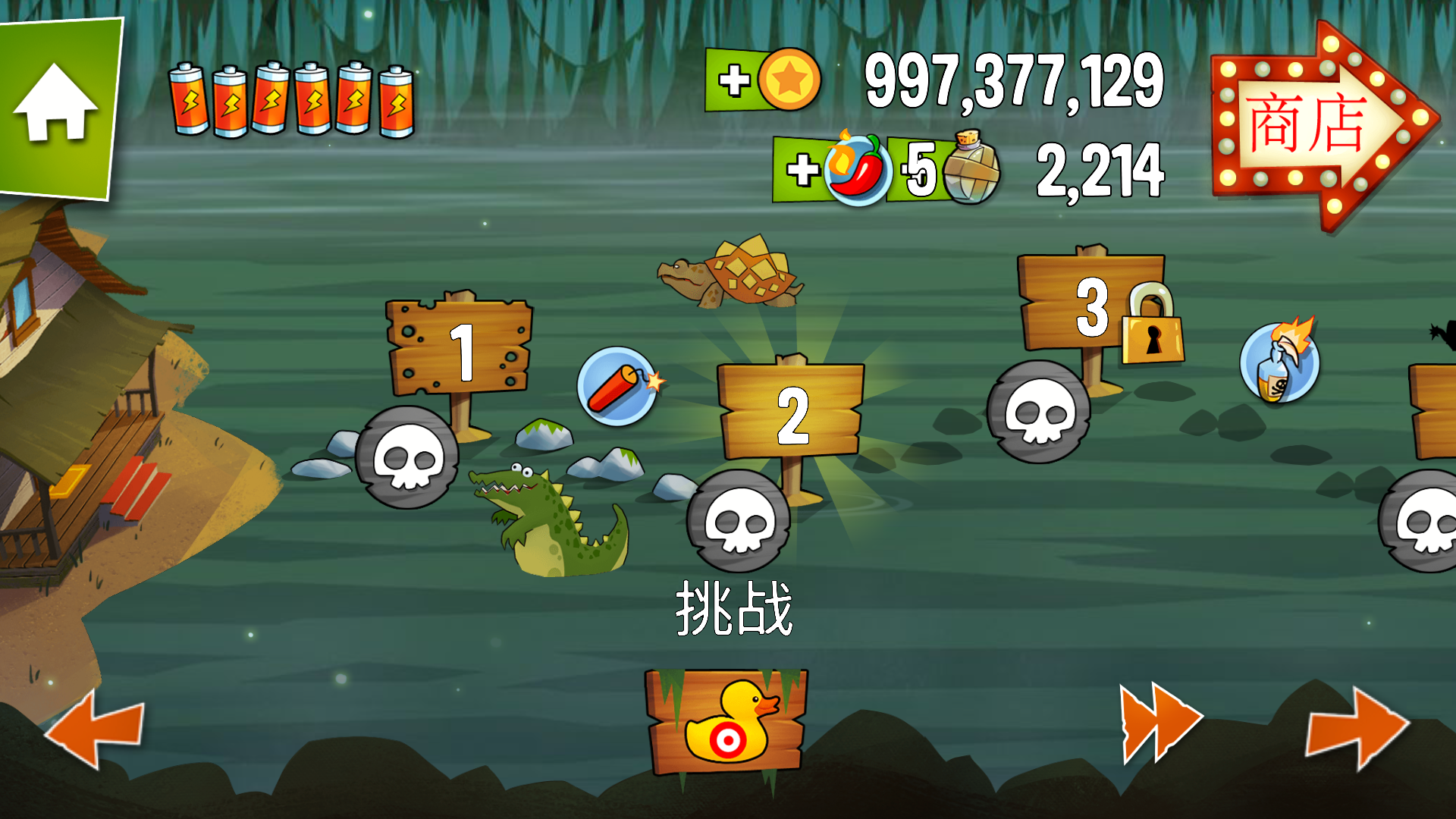The image size is (1456, 819).
Task: Click the skull badge under level 3
Action: click(1038, 412)
